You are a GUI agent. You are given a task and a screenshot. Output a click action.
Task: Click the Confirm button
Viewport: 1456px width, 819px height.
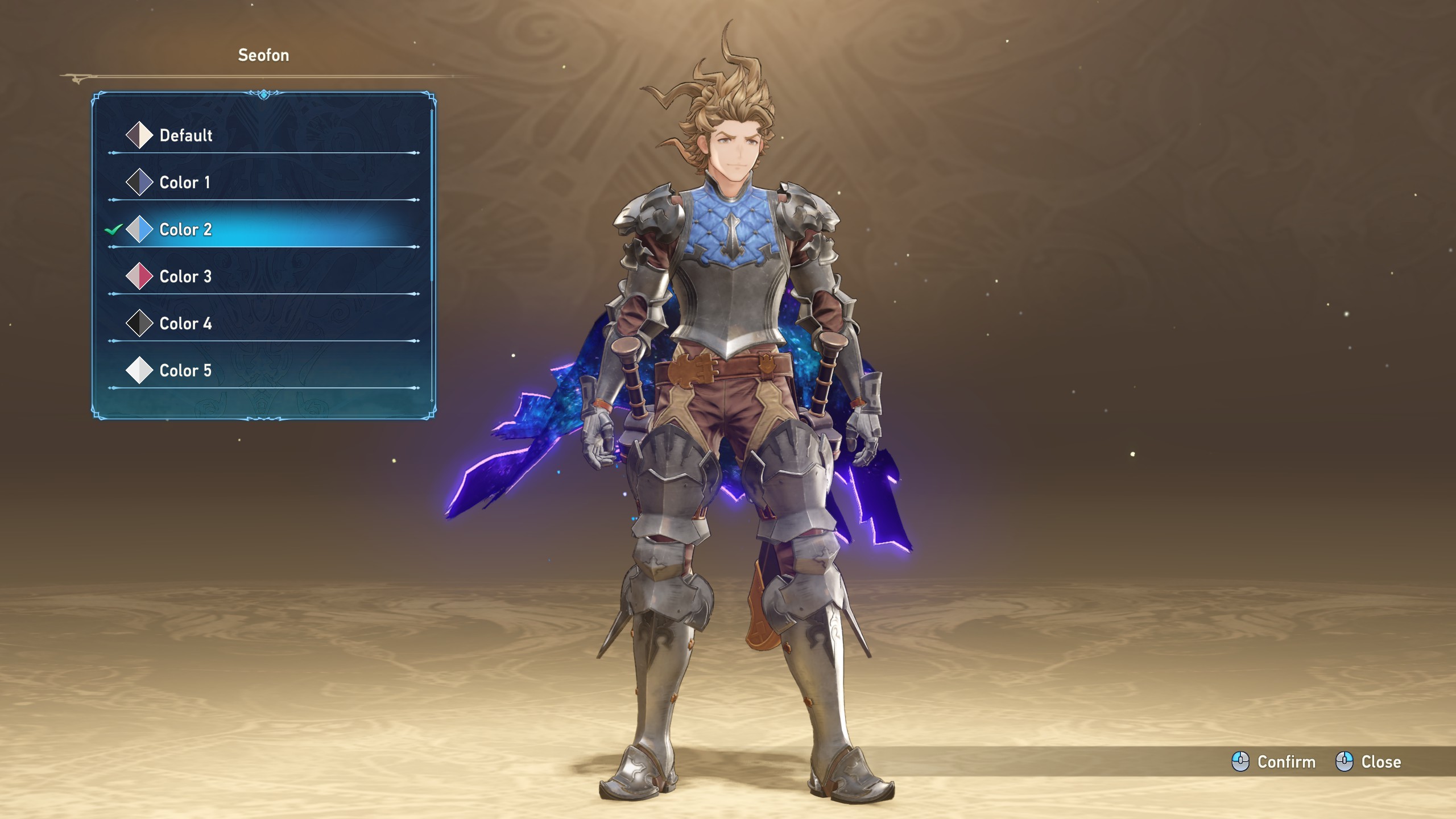pos(1274,762)
